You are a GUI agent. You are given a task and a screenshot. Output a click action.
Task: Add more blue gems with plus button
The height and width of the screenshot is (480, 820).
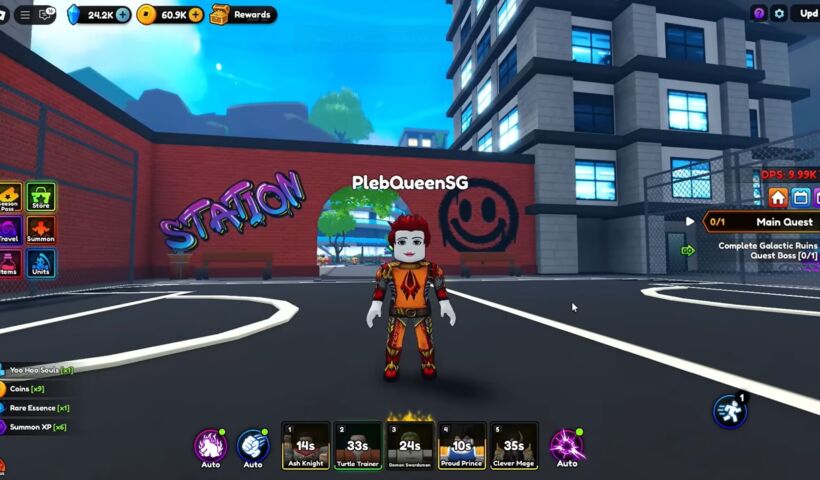click(122, 15)
